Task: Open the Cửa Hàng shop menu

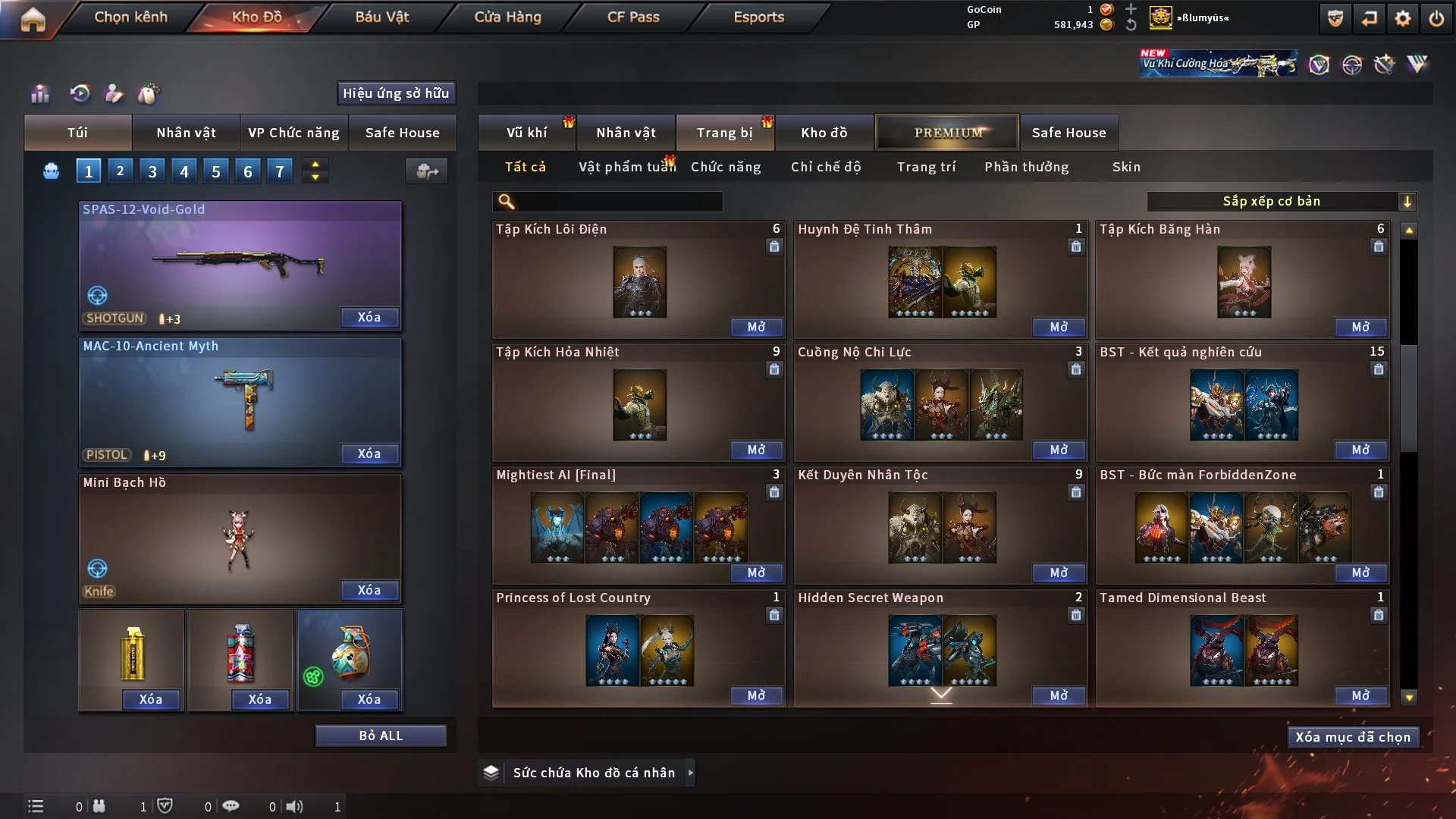Action: (507, 17)
